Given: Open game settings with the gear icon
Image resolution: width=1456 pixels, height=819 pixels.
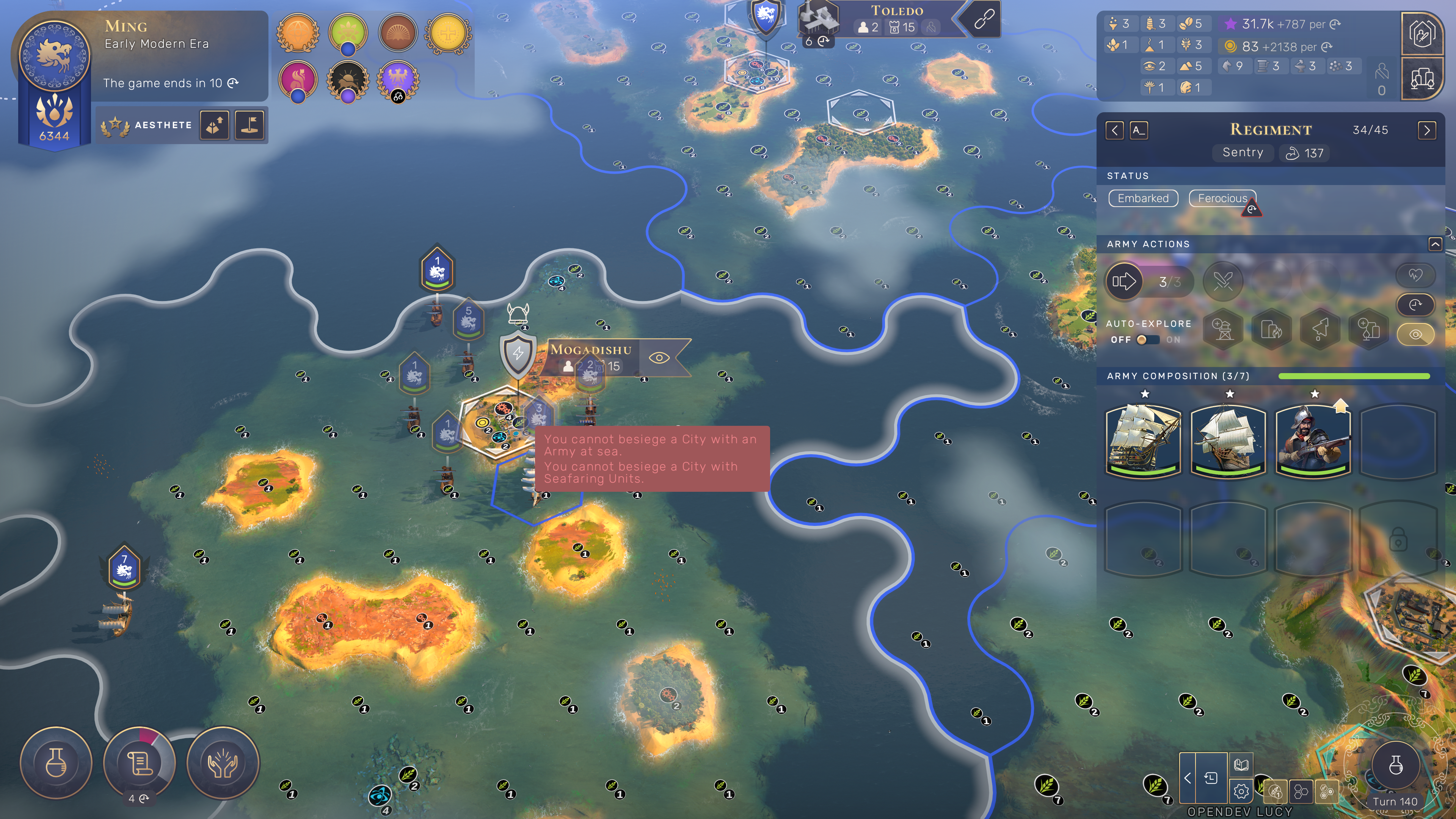Looking at the screenshot, I should click(x=1241, y=791).
